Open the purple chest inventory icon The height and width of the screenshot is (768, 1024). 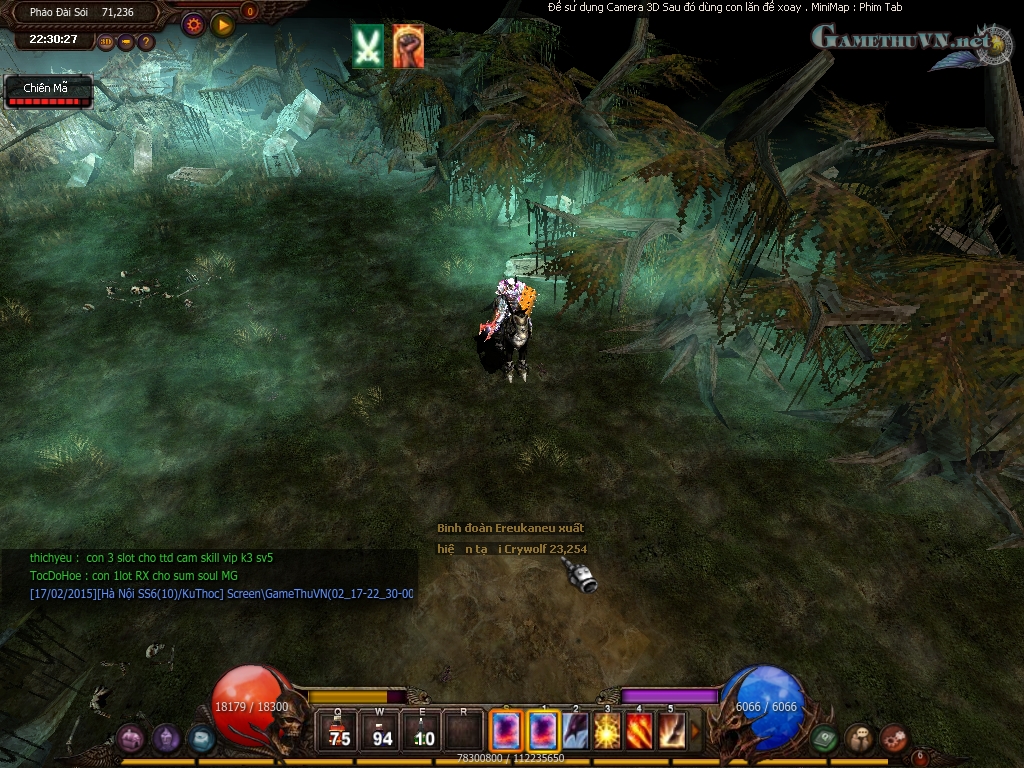[x=131, y=739]
